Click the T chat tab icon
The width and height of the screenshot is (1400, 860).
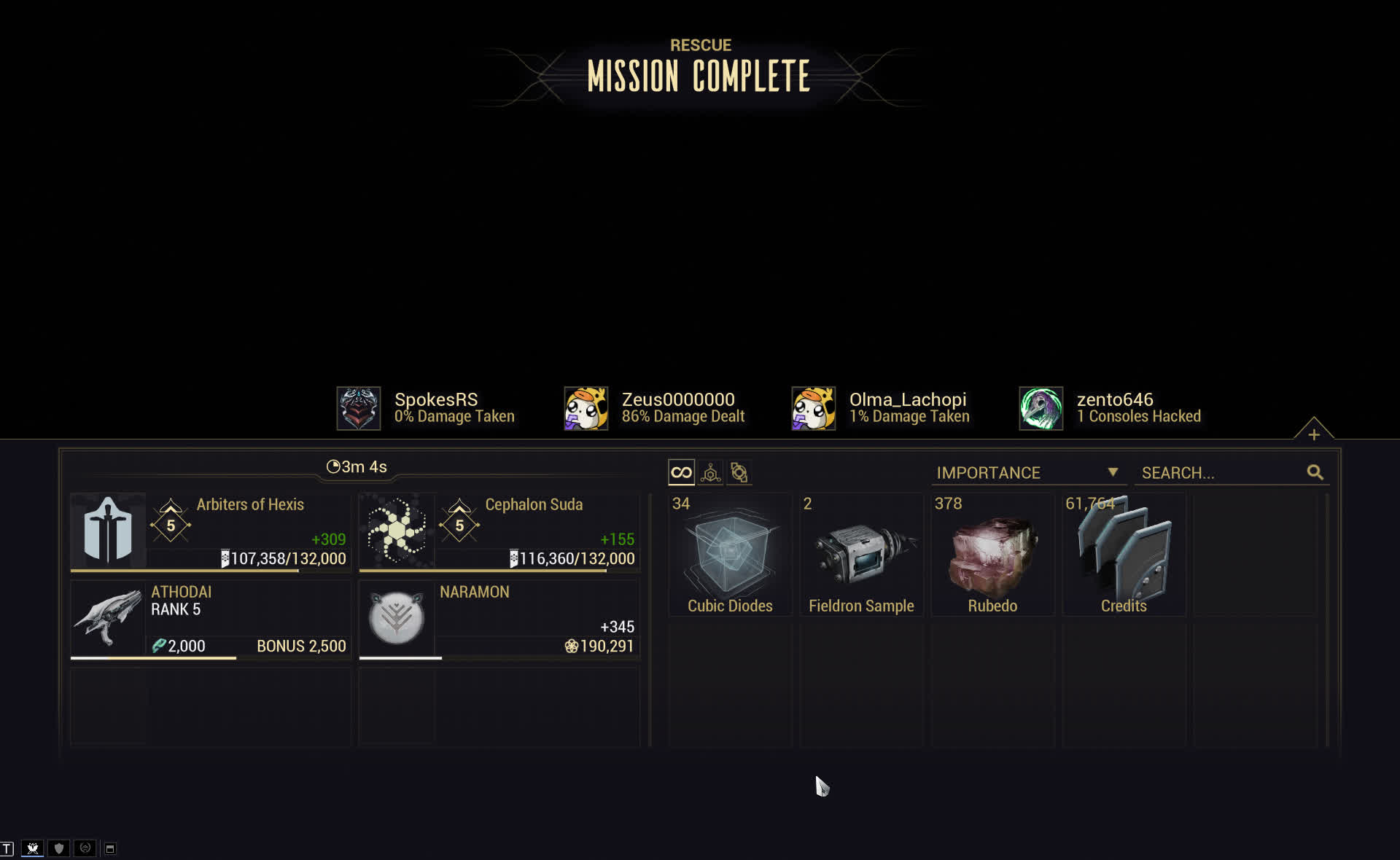tap(7, 848)
